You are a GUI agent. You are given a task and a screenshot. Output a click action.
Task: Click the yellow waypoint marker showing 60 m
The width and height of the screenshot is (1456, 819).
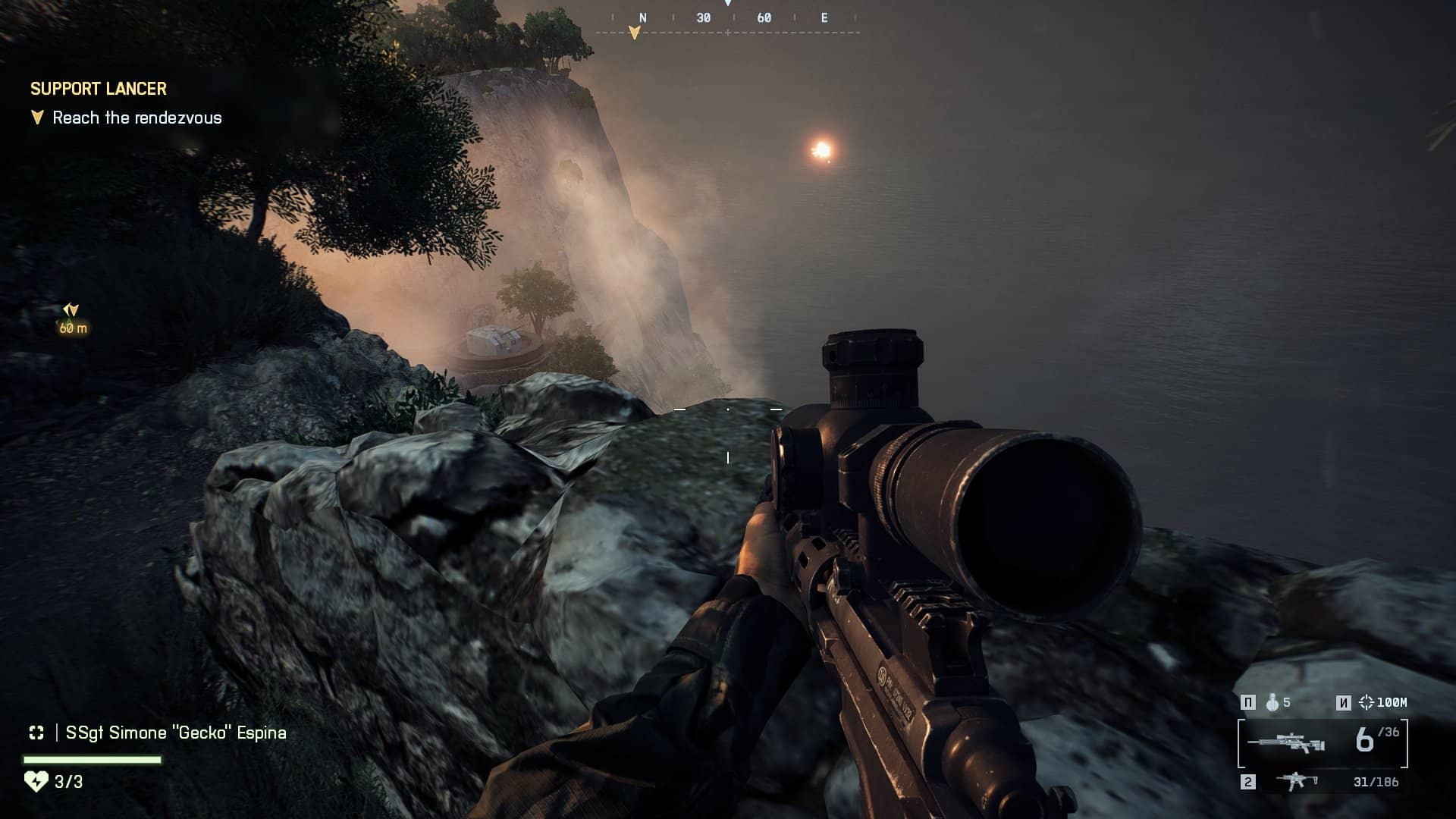(71, 317)
